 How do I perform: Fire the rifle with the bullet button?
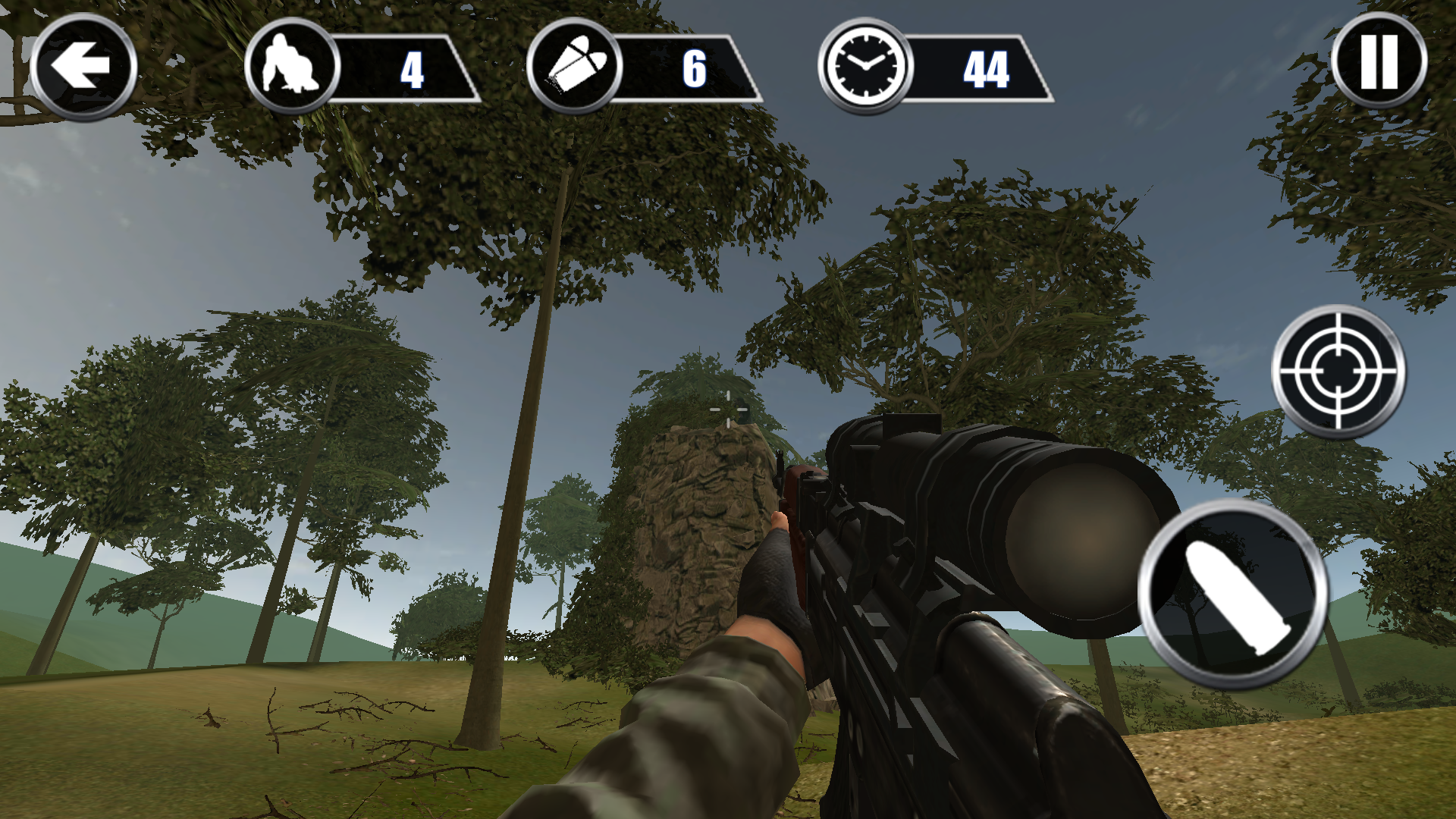[x=1234, y=595]
